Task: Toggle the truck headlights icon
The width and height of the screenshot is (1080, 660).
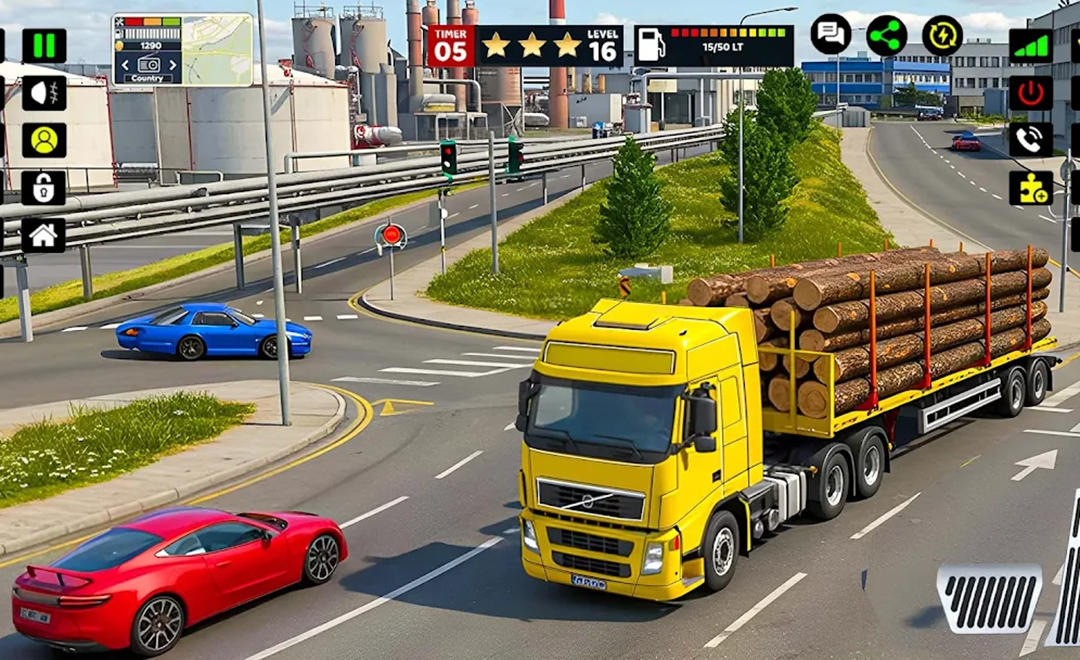Action: (x=44, y=93)
